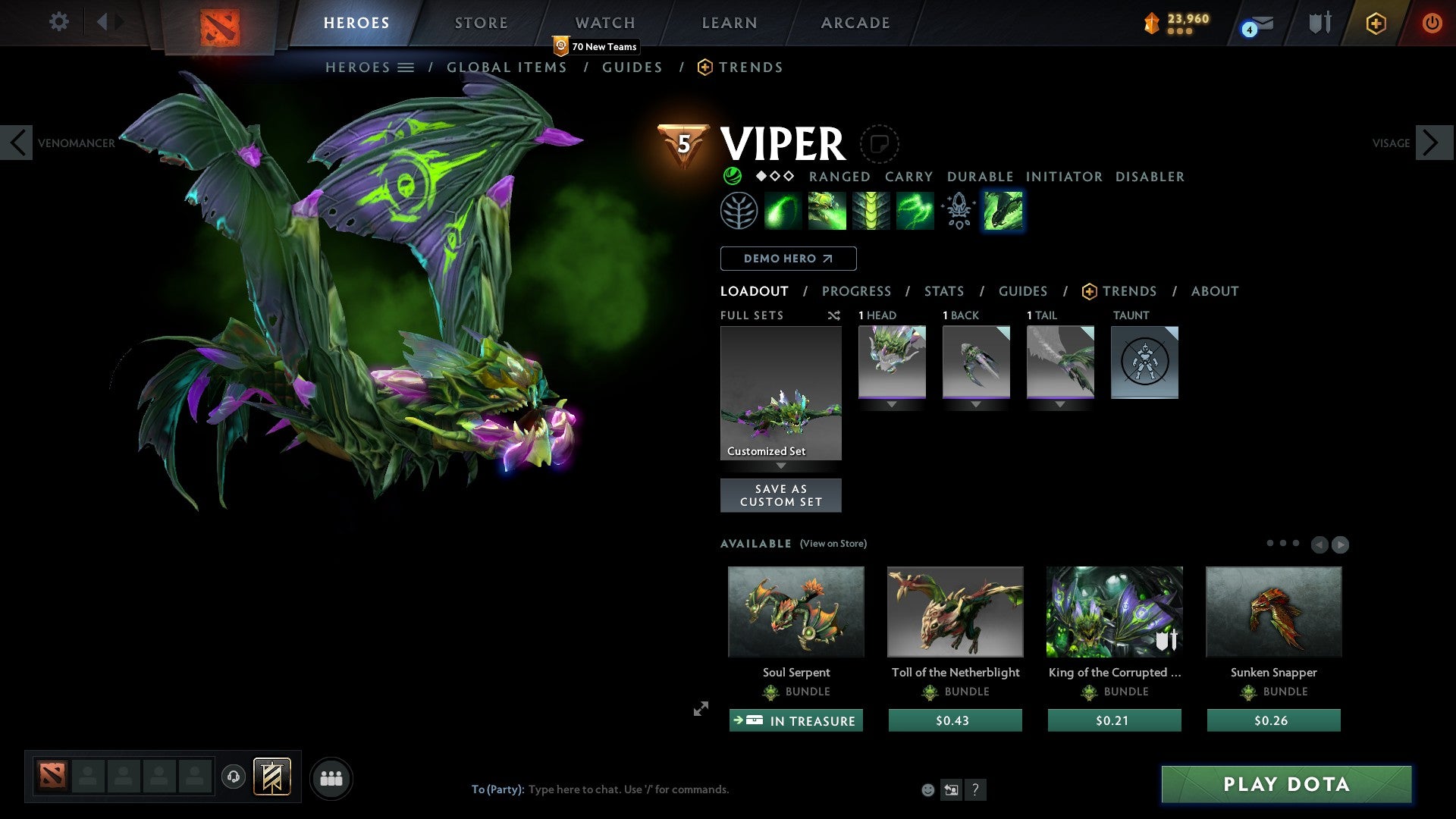The image size is (1456, 819).
Task: Go to the Store section
Action: [481, 23]
